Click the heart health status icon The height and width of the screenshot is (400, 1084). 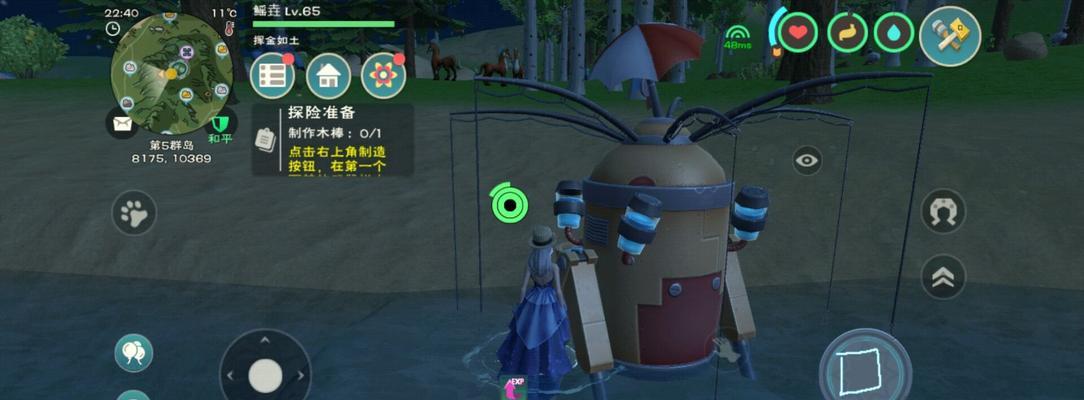tap(797, 33)
